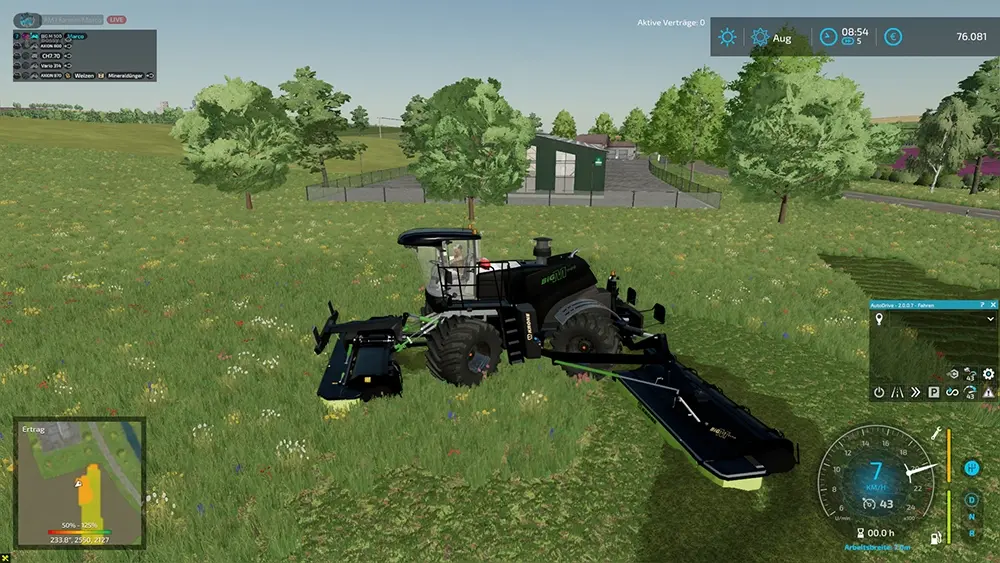Select the CH7.70 vehicle row
The image size is (1000, 563).
point(50,56)
